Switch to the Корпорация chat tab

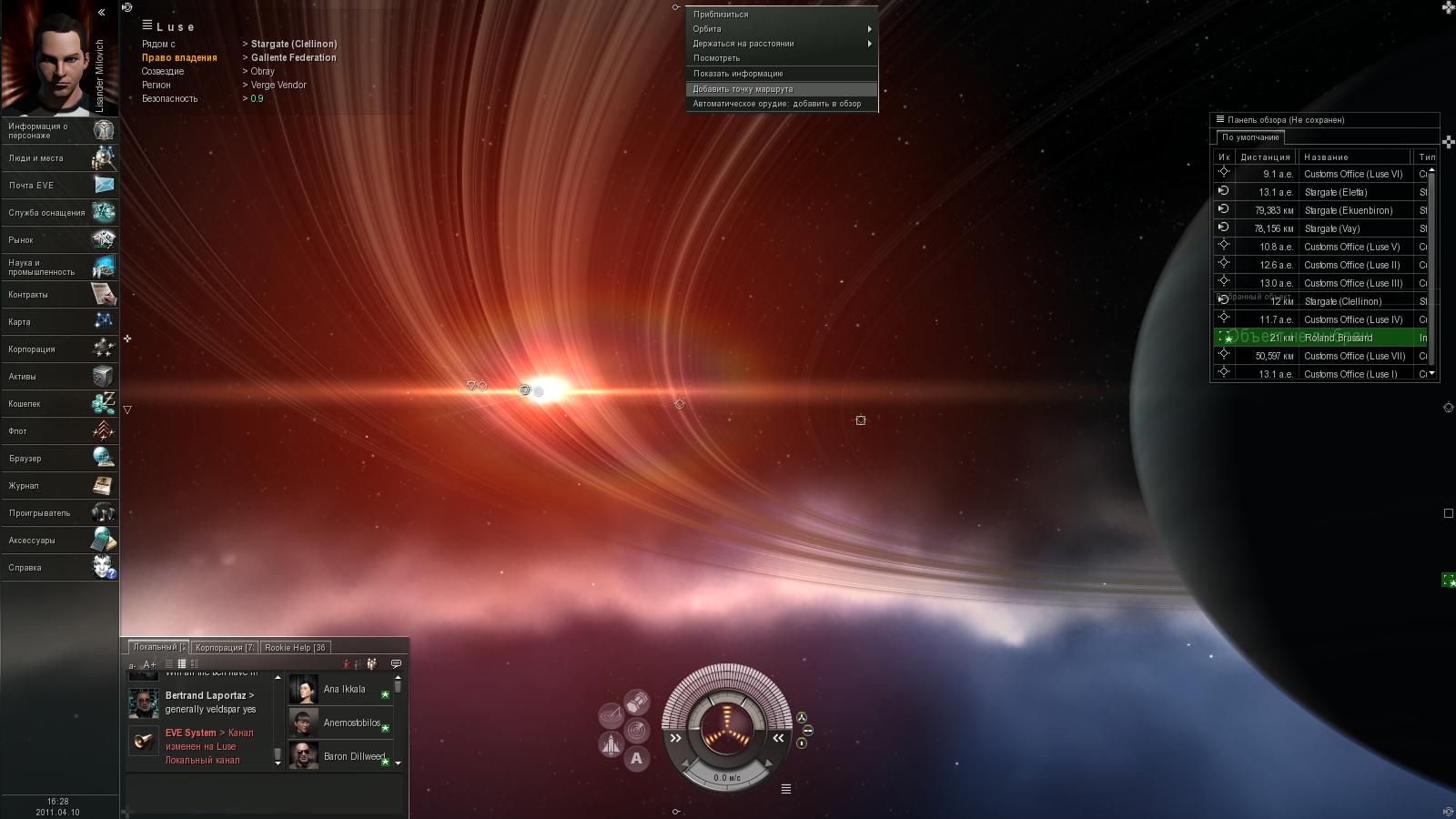(x=224, y=648)
